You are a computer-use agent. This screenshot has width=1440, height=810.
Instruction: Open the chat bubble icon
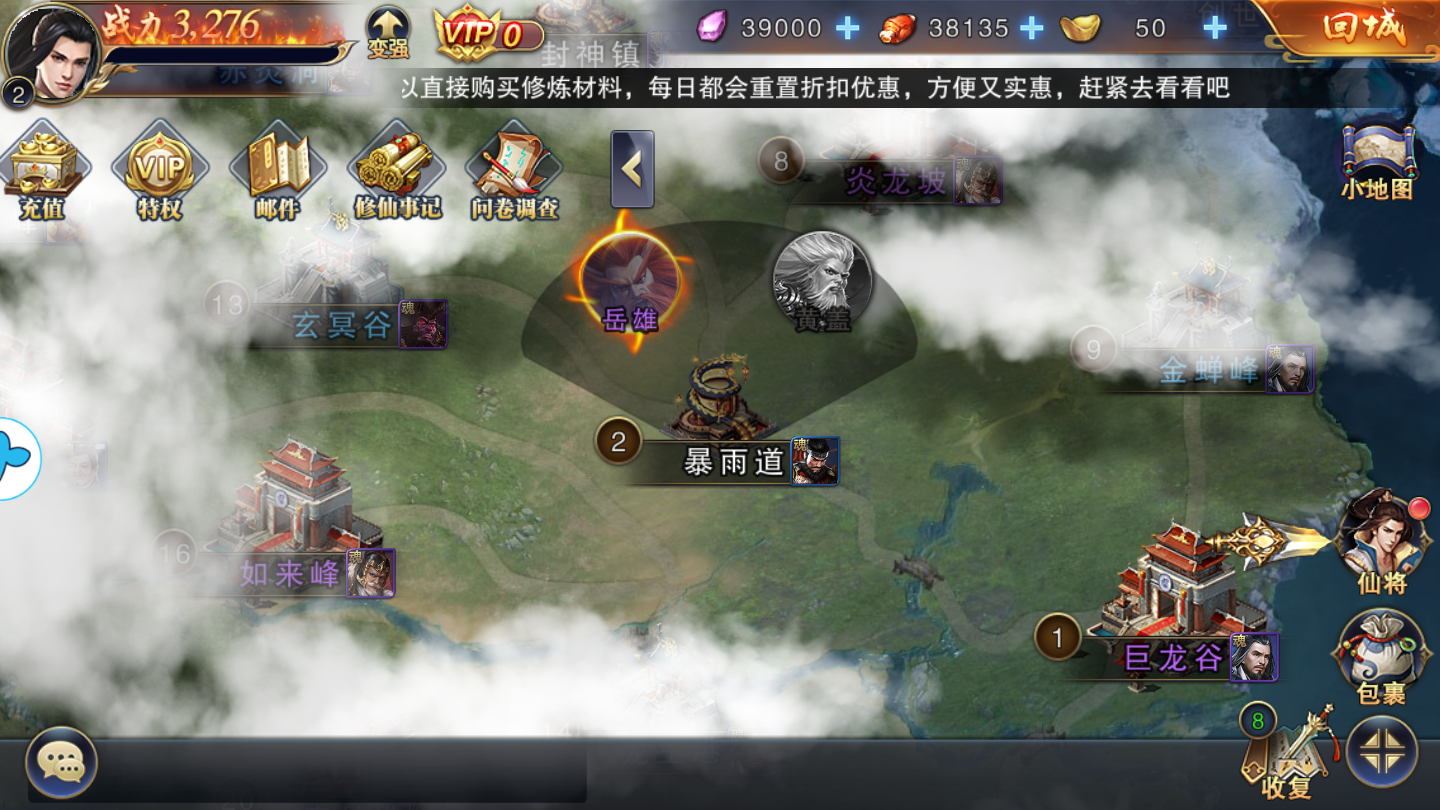(x=60, y=765)
